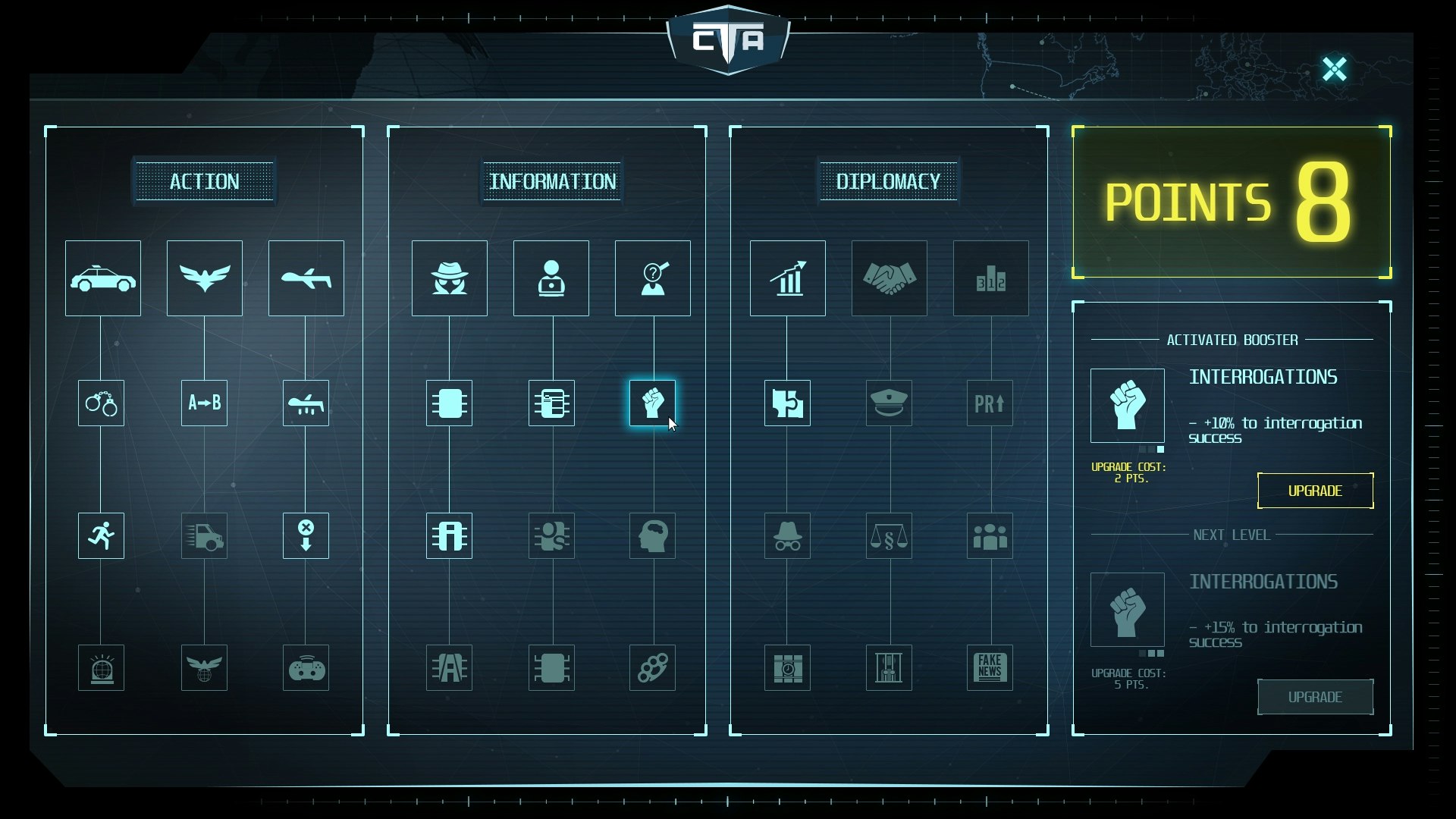
Task: Open the PR boost skill icon
Action: coord(990,403)
